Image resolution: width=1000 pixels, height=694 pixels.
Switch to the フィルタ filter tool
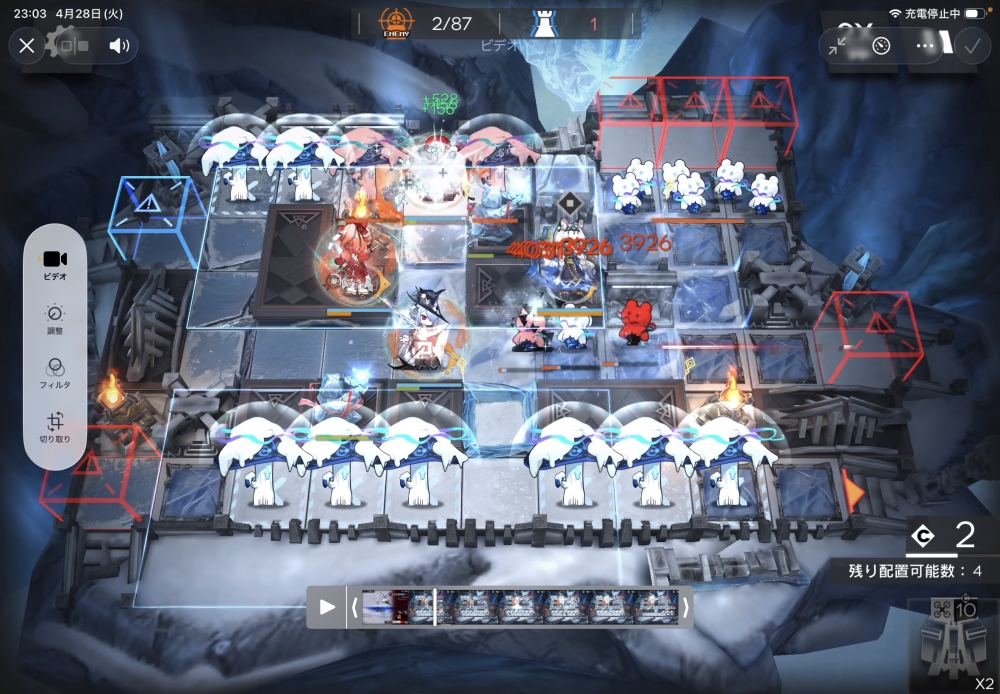55,374
